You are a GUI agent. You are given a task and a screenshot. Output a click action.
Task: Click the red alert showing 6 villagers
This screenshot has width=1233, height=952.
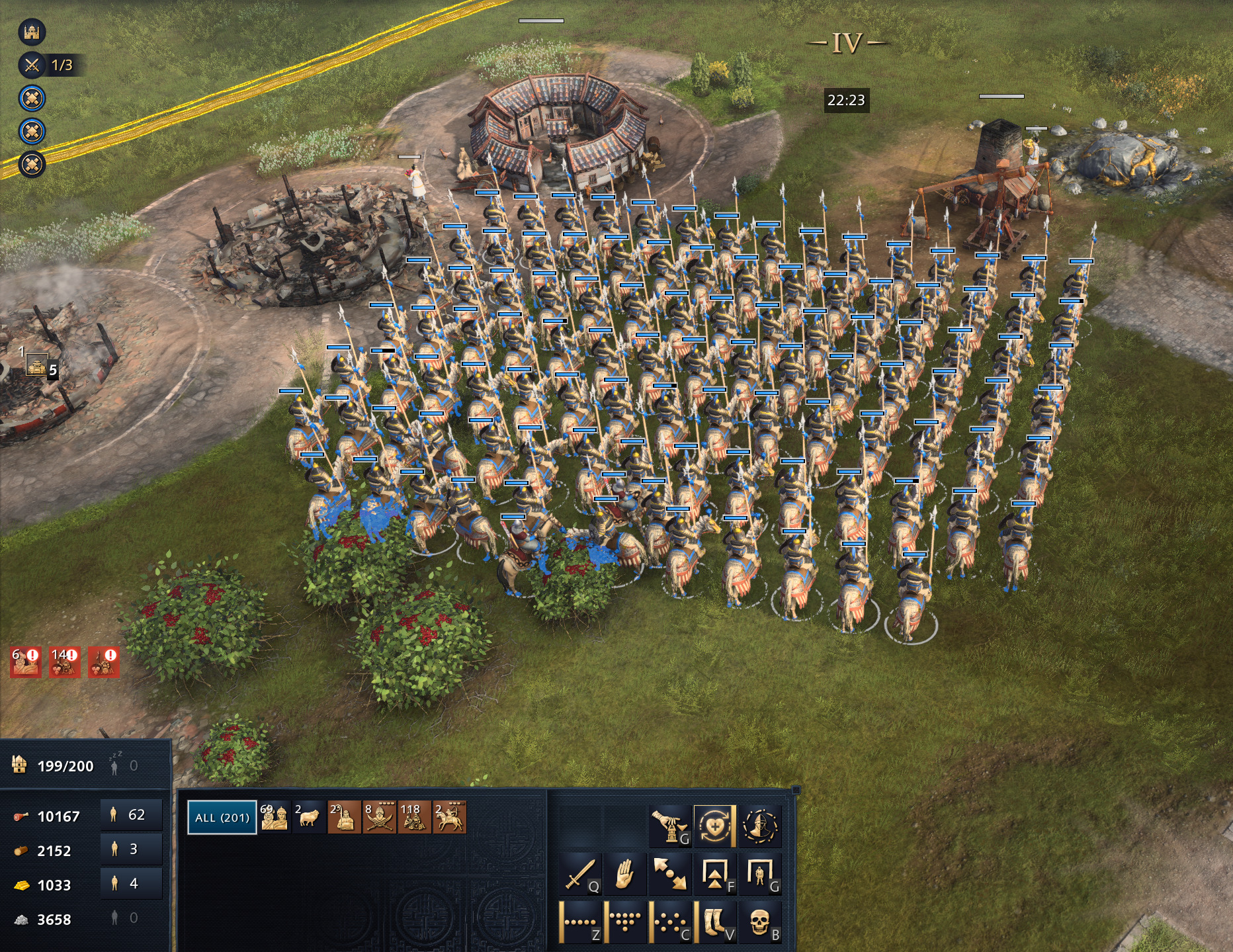click(26, 662)
